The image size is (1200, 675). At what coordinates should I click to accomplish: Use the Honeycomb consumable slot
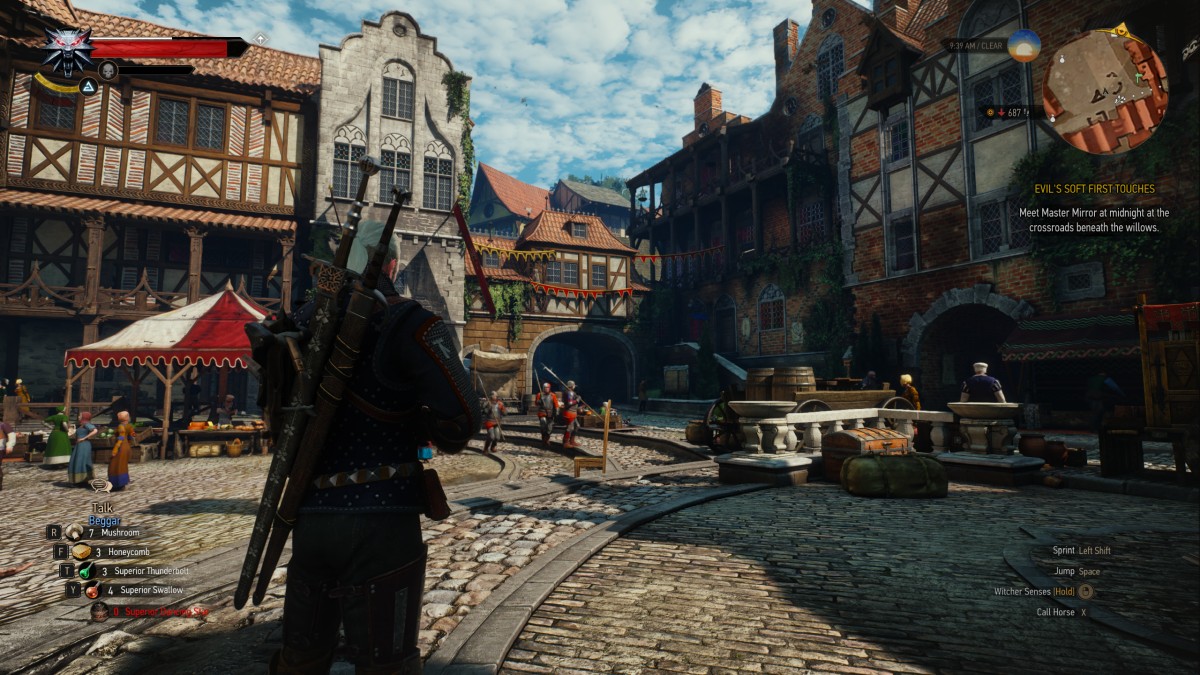click(x=82, y=551)
